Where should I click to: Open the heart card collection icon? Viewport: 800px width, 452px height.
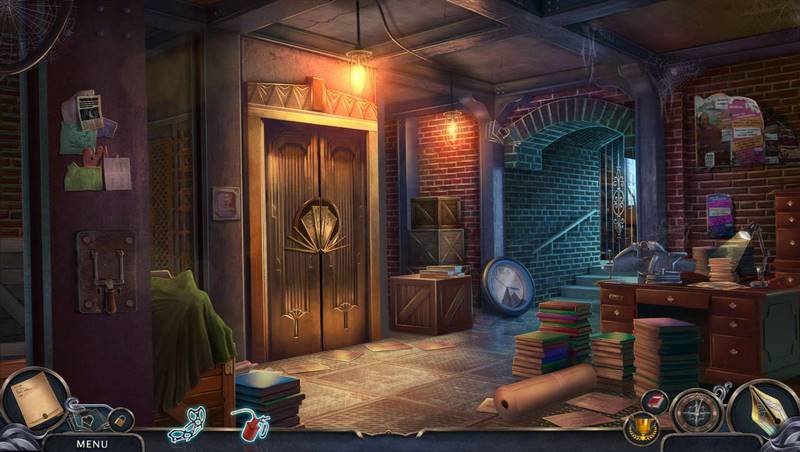click(x=86, y=420)
